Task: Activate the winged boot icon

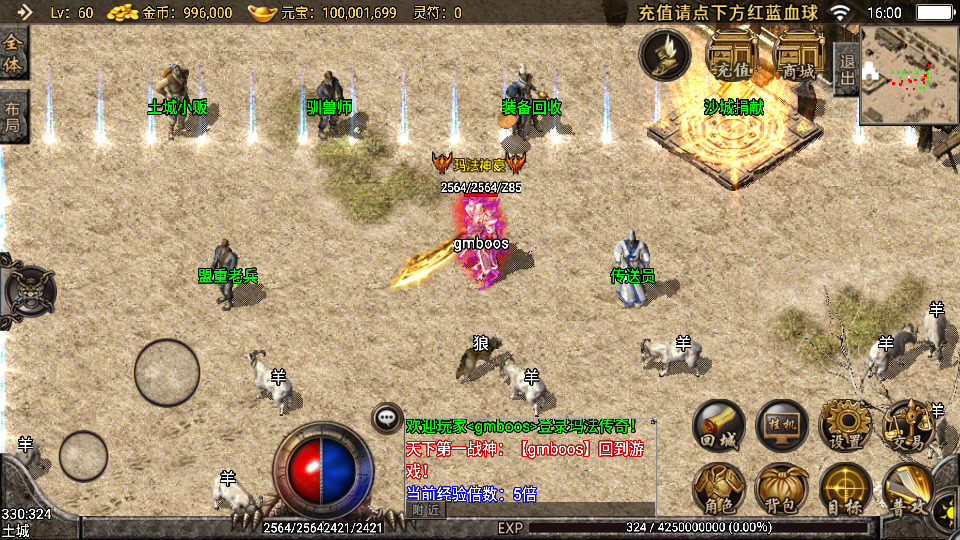Action: (665, 54)
